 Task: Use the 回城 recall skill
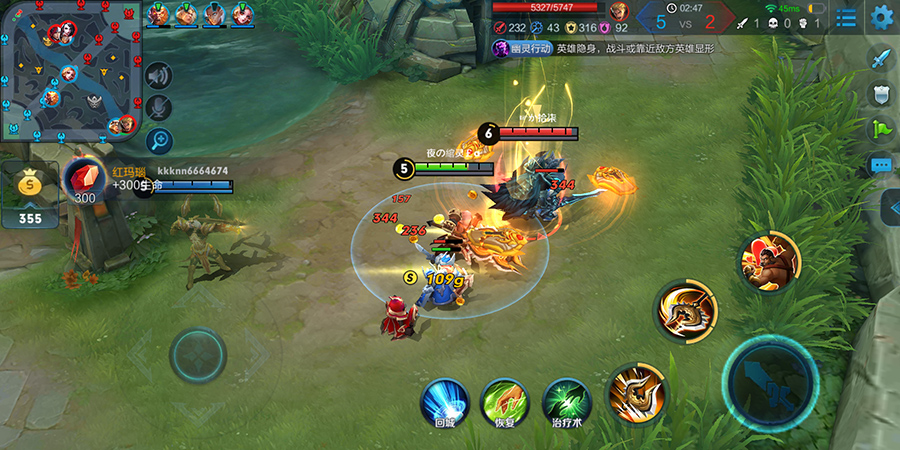pos(444,401)
